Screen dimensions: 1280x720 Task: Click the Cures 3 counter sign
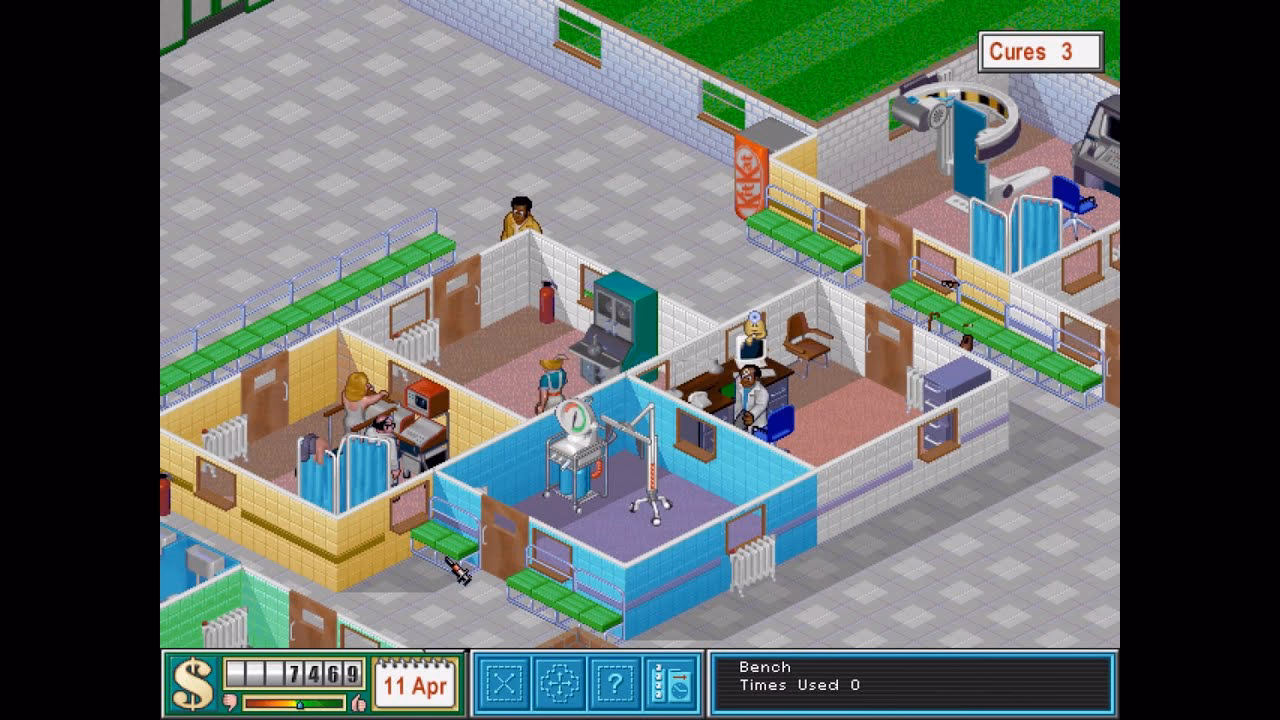pyautogui.click(x=1040, y=51)
